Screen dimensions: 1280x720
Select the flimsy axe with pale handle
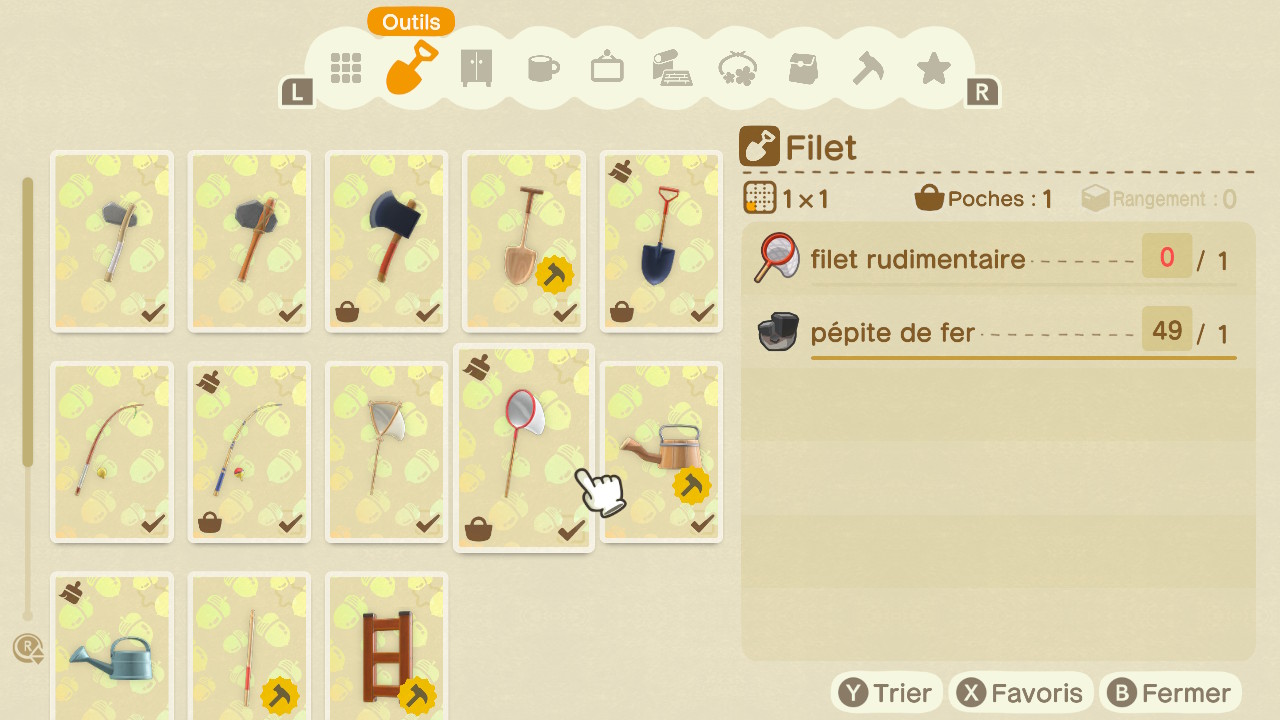click(x=112, y=241)
